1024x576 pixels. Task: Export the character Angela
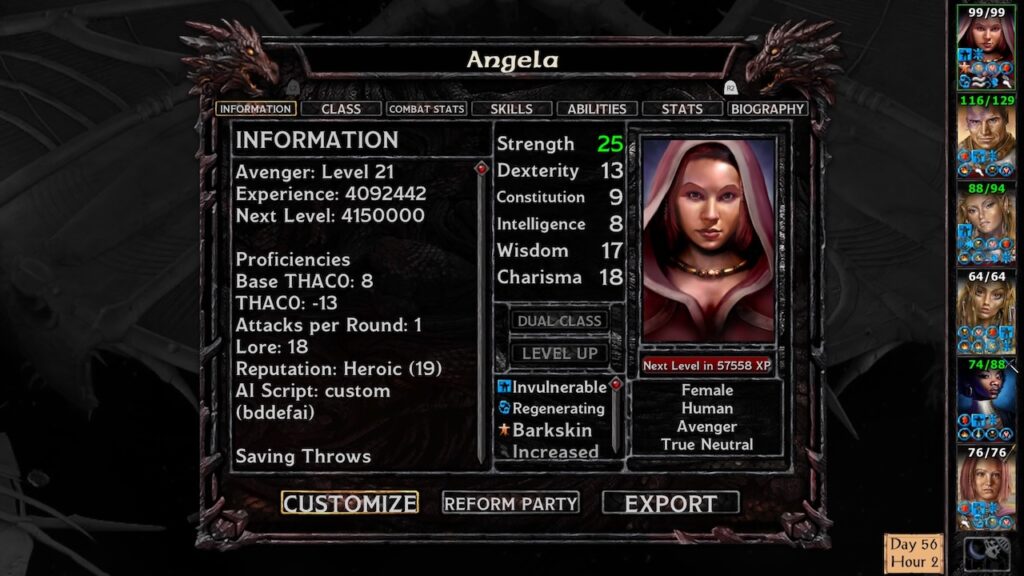[x=671, y=503]
